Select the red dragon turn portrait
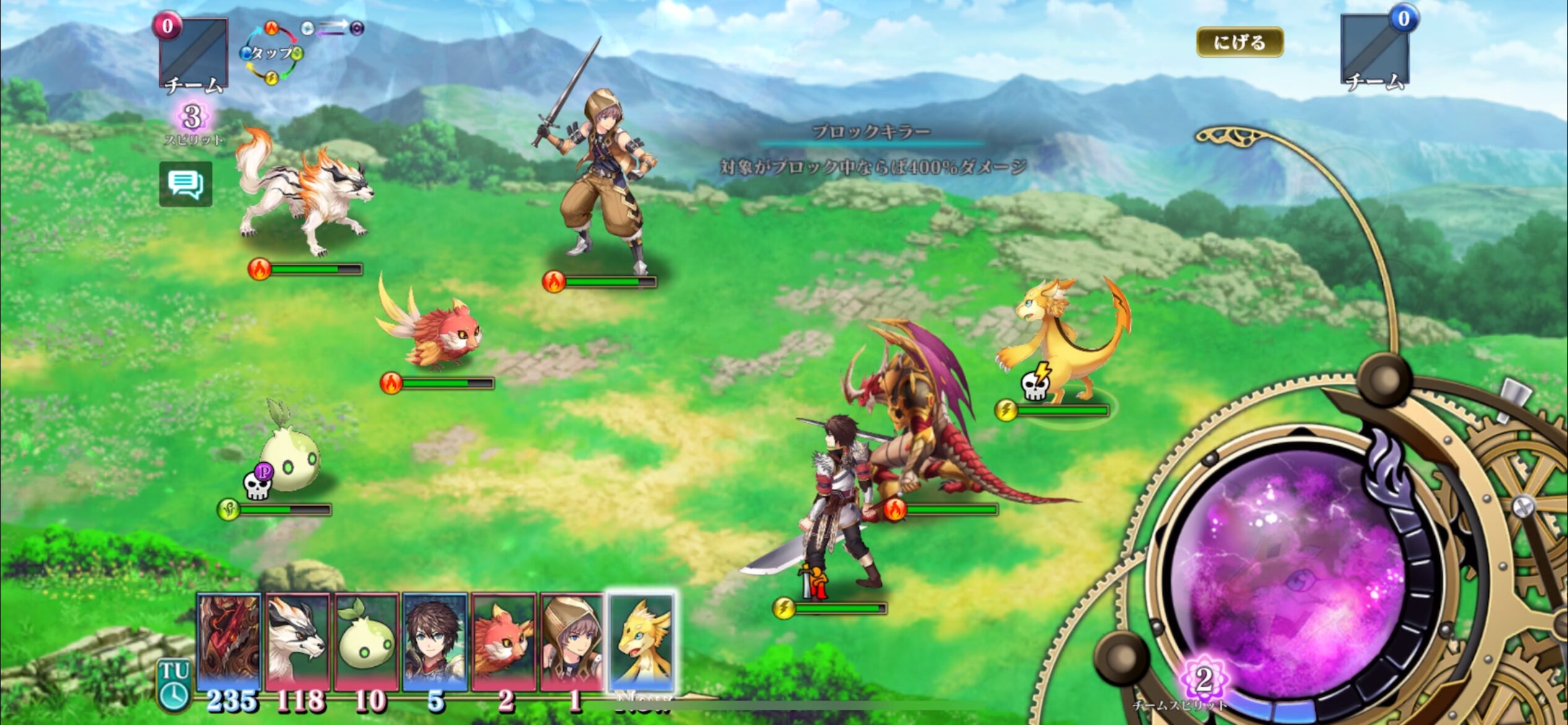 click(x=229, y=641)
